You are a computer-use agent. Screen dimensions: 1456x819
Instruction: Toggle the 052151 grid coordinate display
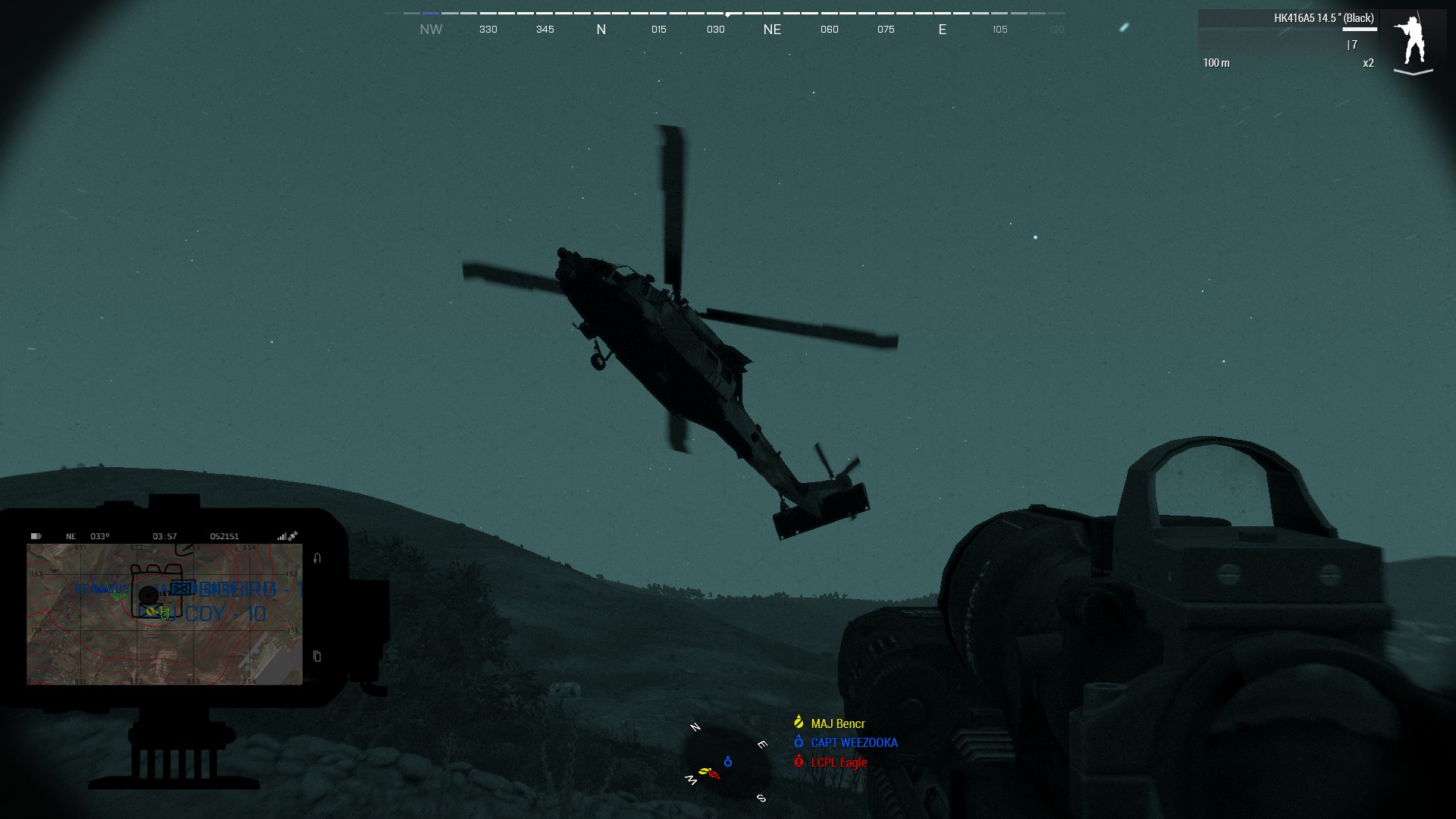224,536
